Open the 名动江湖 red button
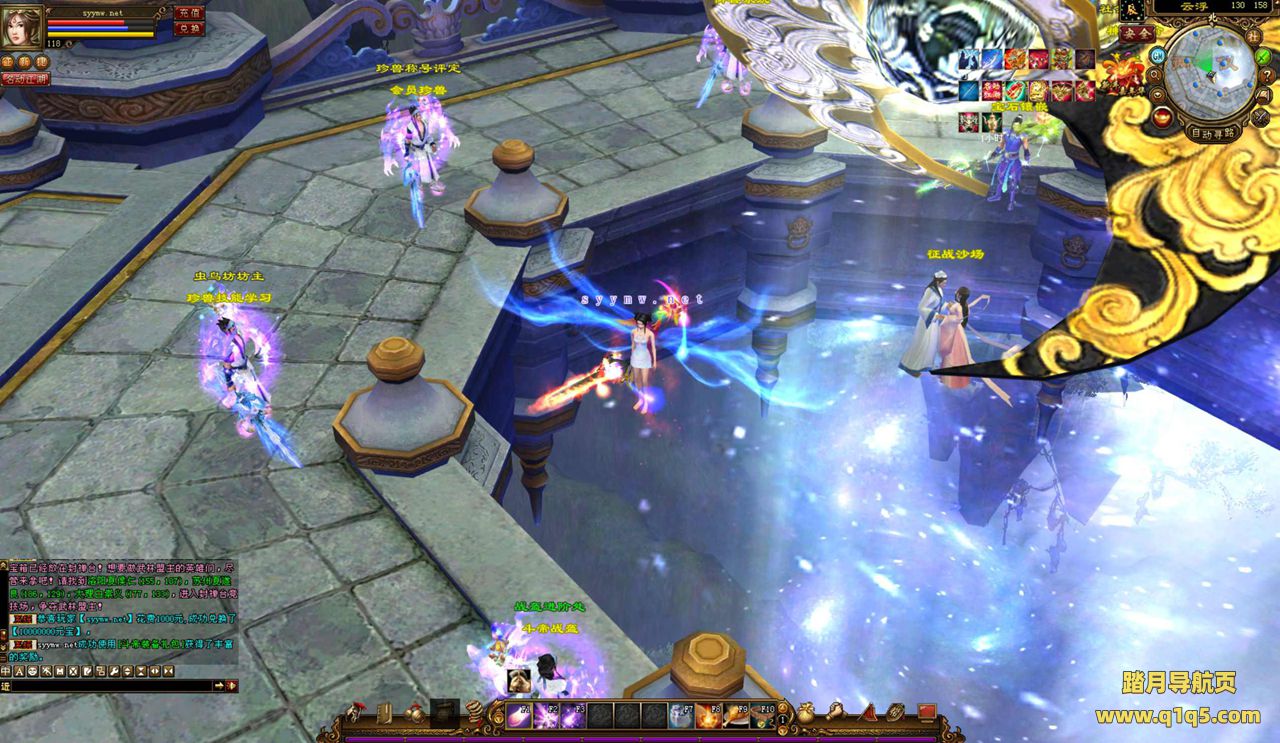1280x743 pixels. click(x=24, y=78)
